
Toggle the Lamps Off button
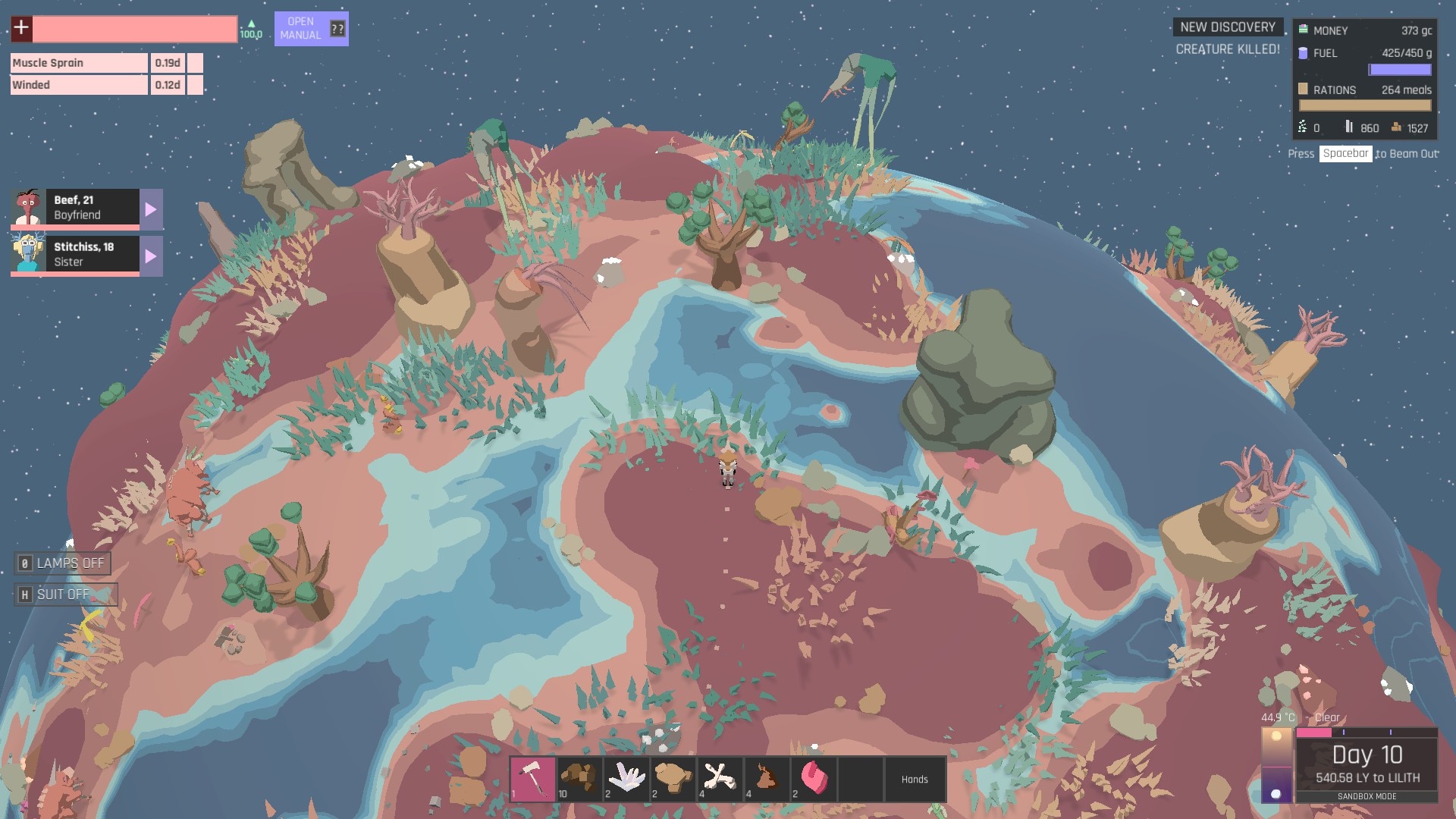click(63, 563)
